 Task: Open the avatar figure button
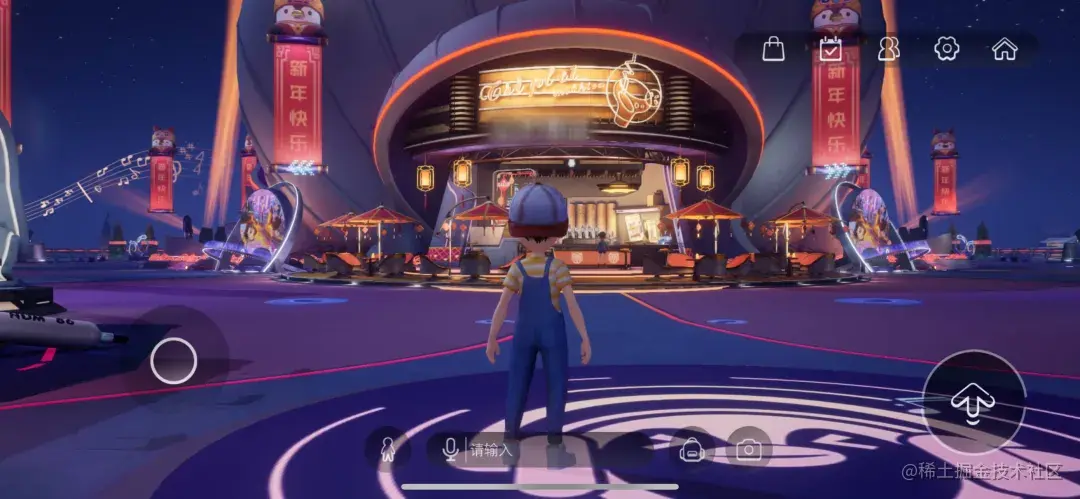pyautogui.click(x=388, y=450)
